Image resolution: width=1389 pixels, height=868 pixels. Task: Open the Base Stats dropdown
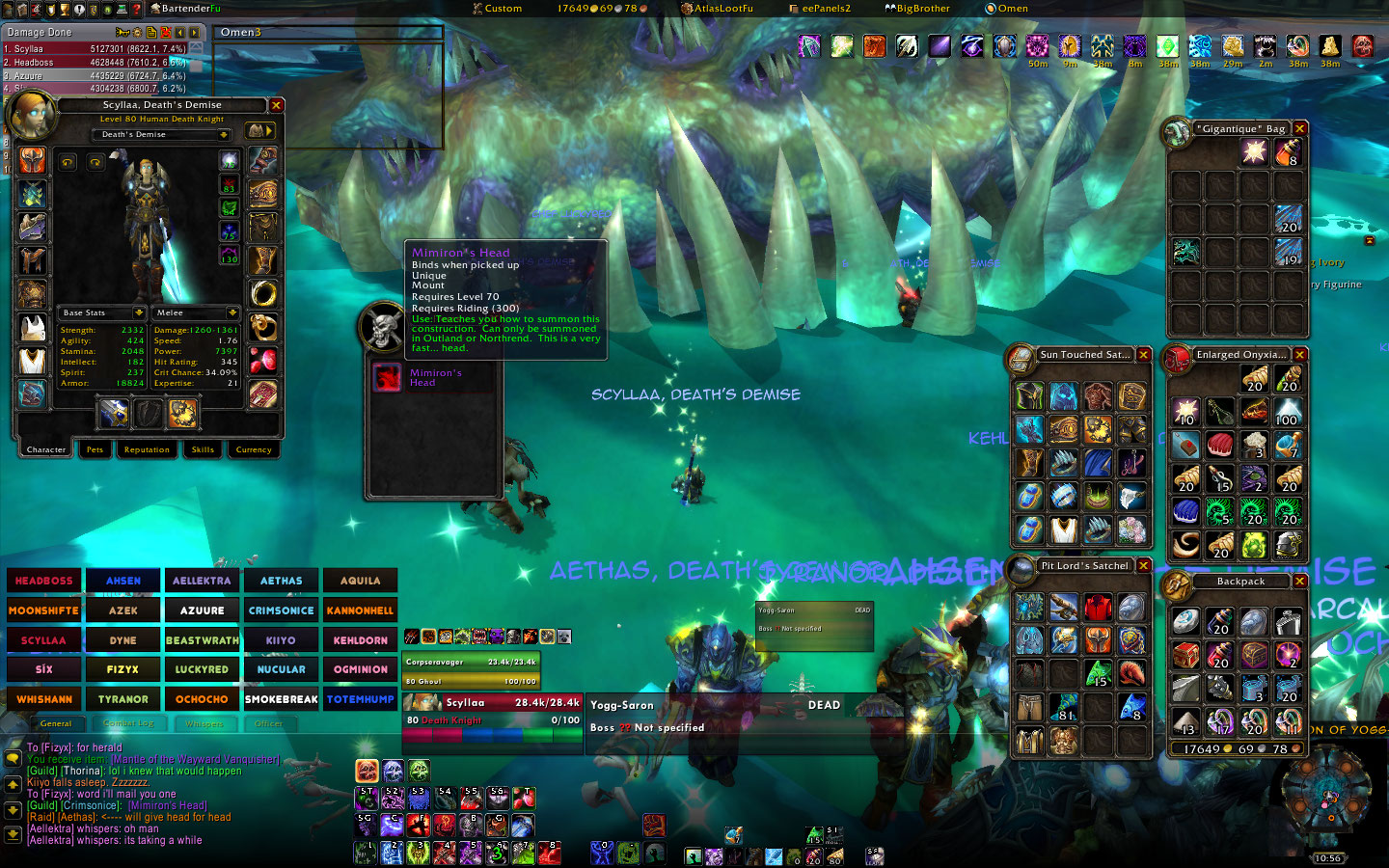click(x=139, y=312)
